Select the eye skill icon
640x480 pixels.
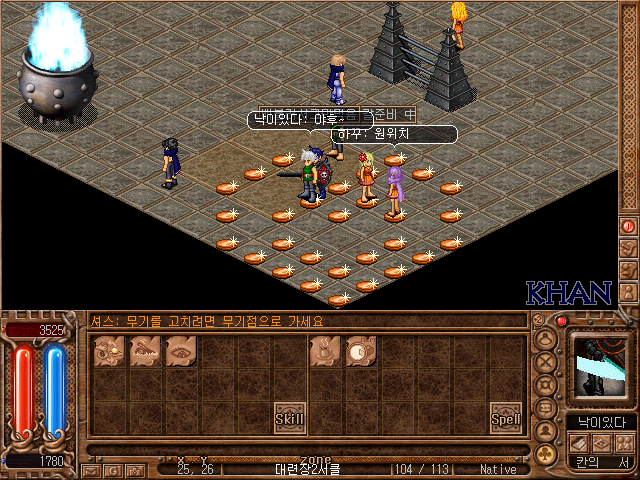coord(182,350)
